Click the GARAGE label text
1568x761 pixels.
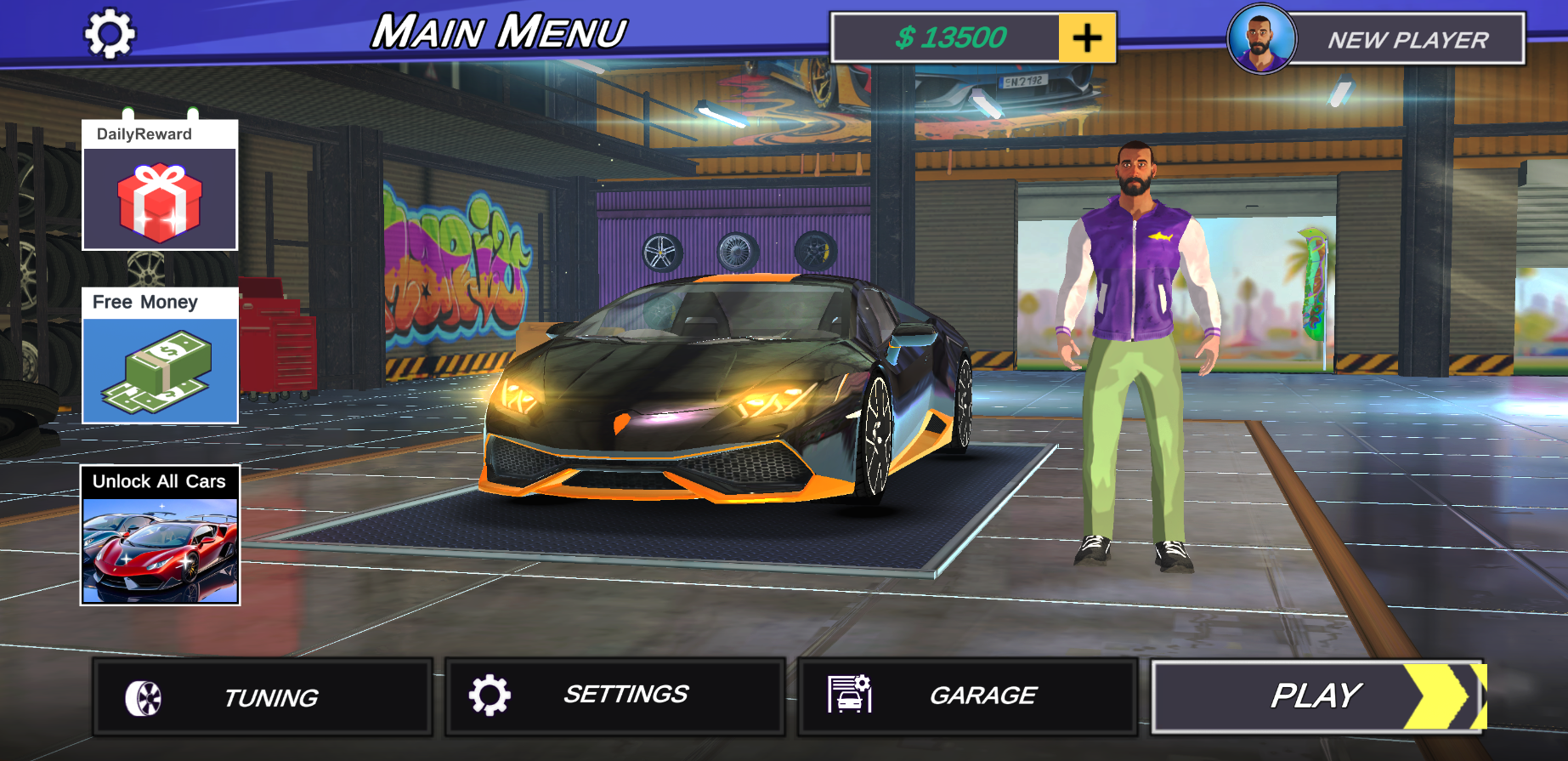pyautogui.click(x=982, y=695)
